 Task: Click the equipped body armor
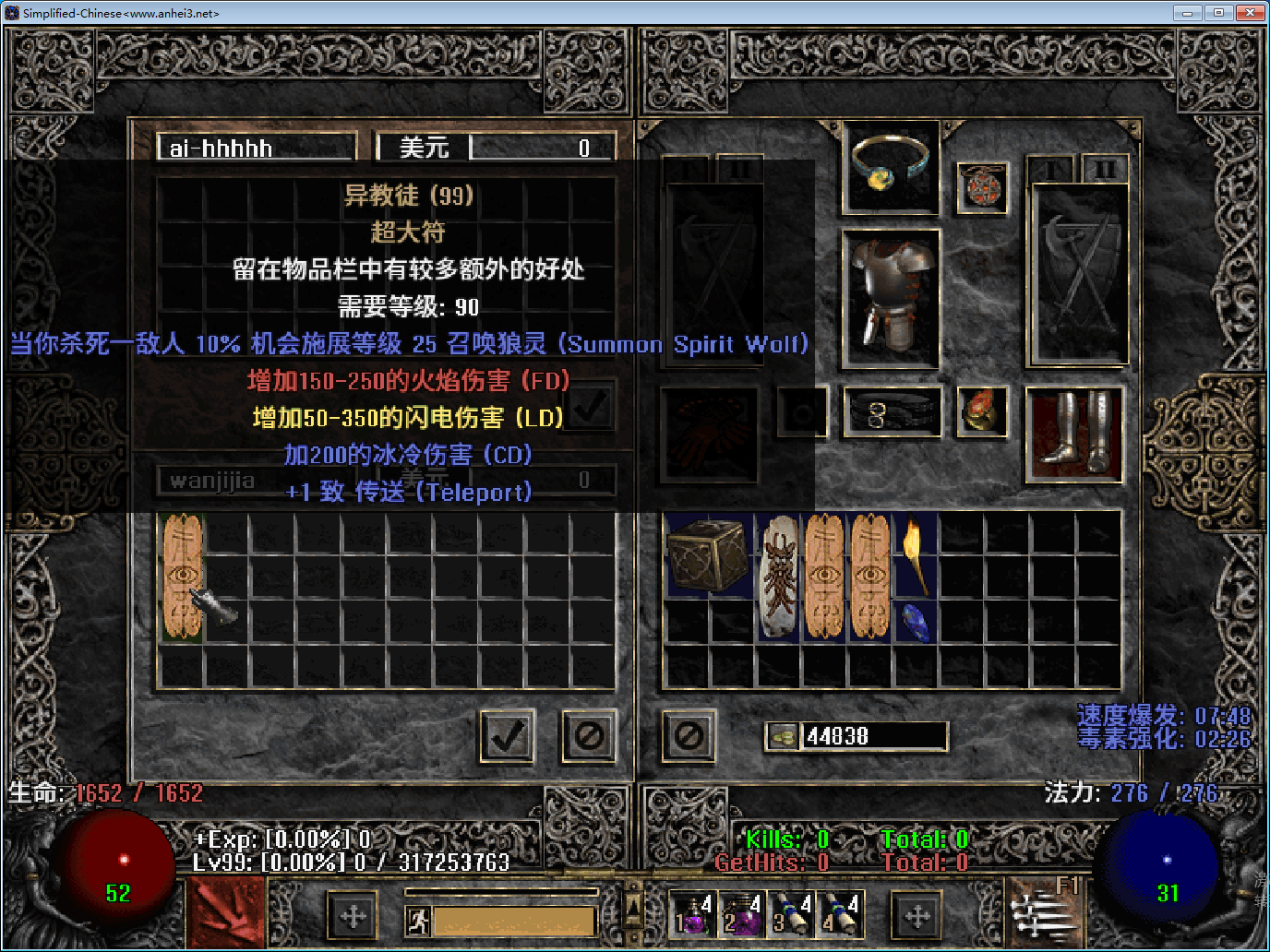pyautogui.click(x=891, y=300)
